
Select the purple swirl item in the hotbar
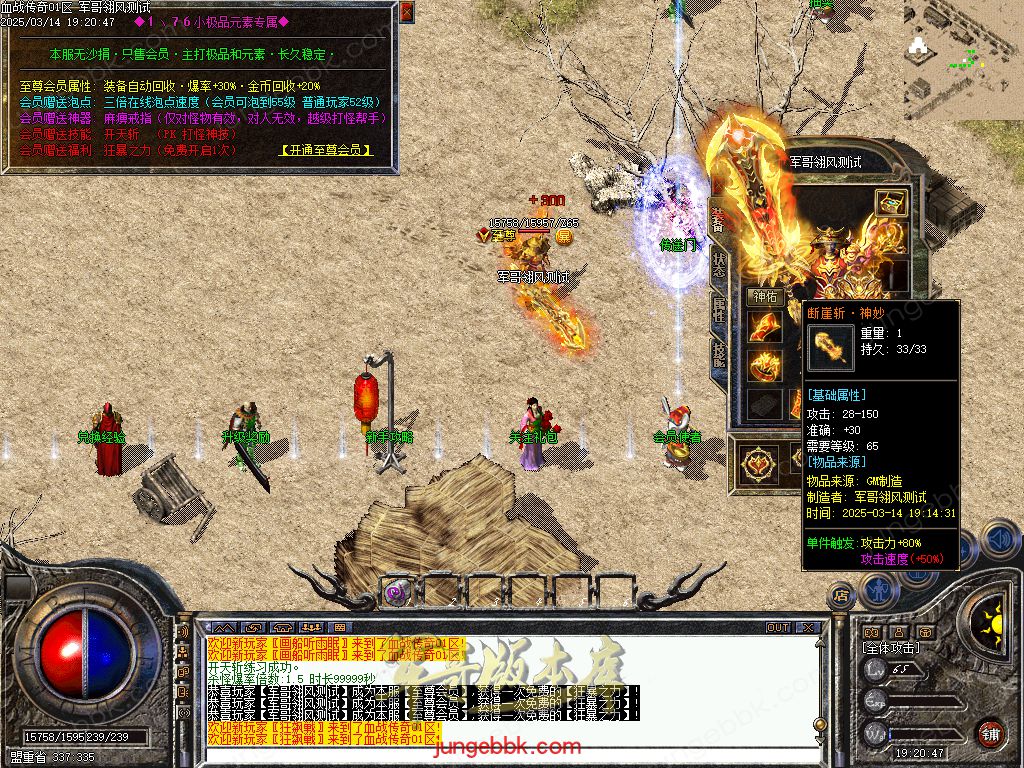pos(397,591)
